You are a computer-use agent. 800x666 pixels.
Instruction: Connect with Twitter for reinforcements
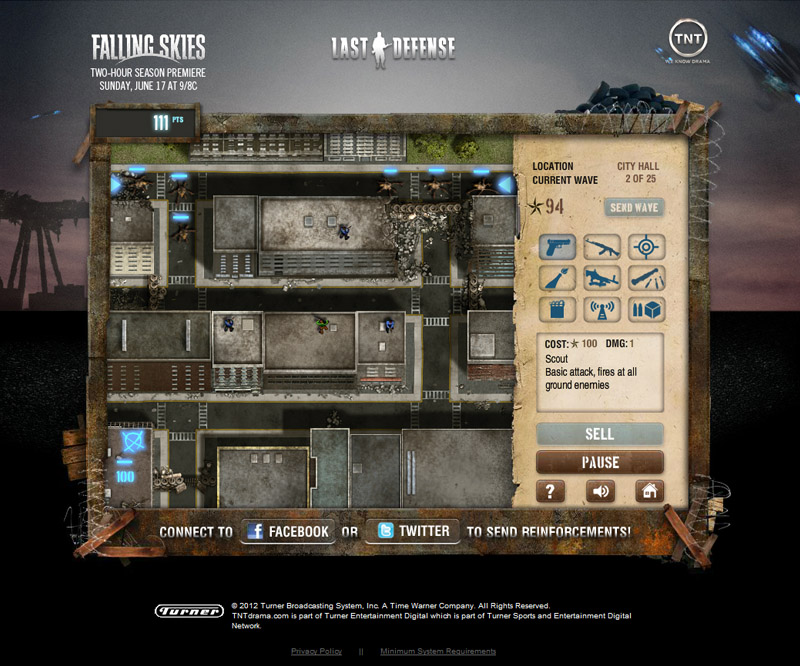(x=413, y=531)
